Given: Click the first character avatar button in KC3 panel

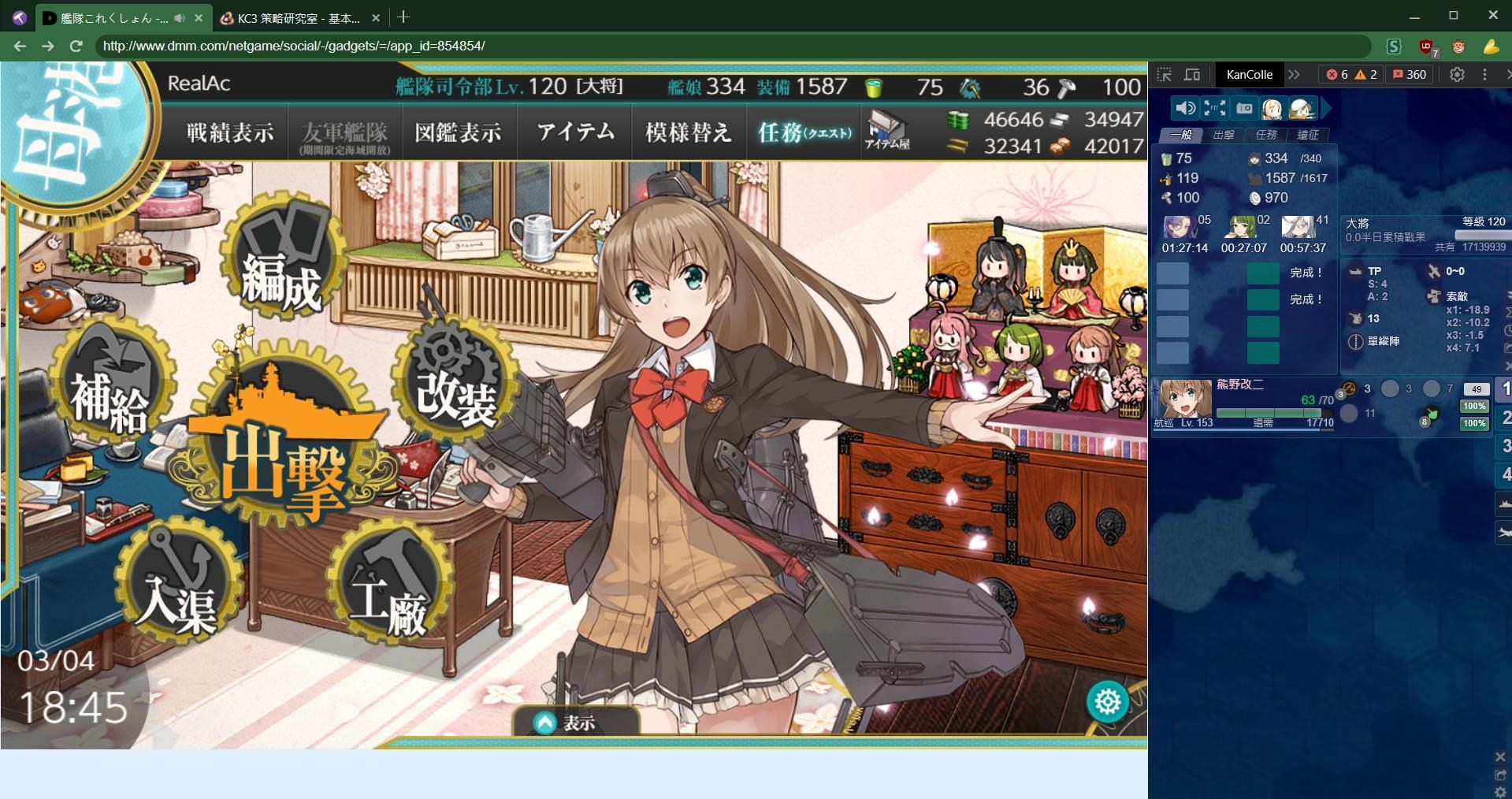Looking at the screenshot, I should [x=1272, y=109].
